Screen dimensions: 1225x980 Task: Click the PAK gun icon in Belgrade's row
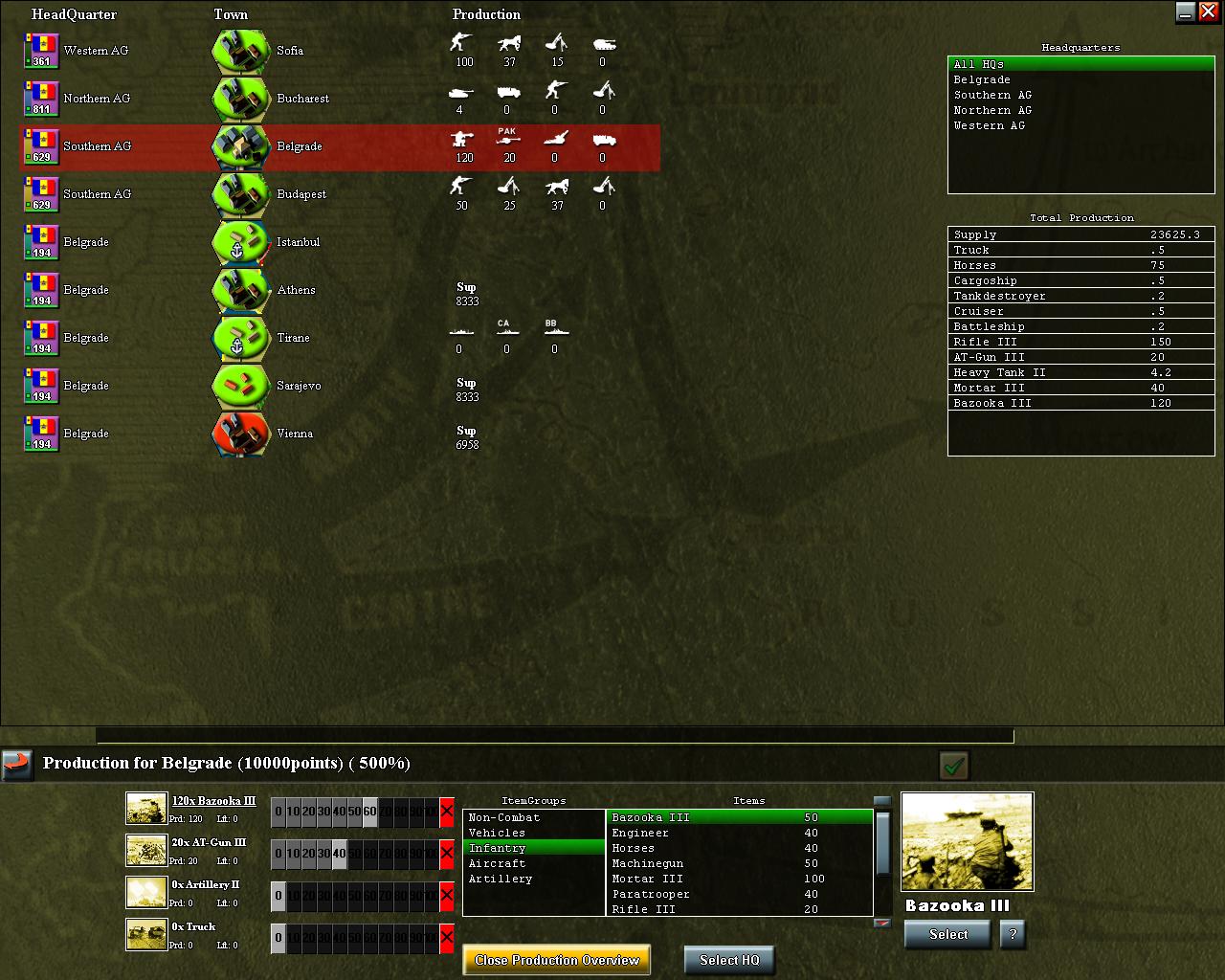pos(507,141)
